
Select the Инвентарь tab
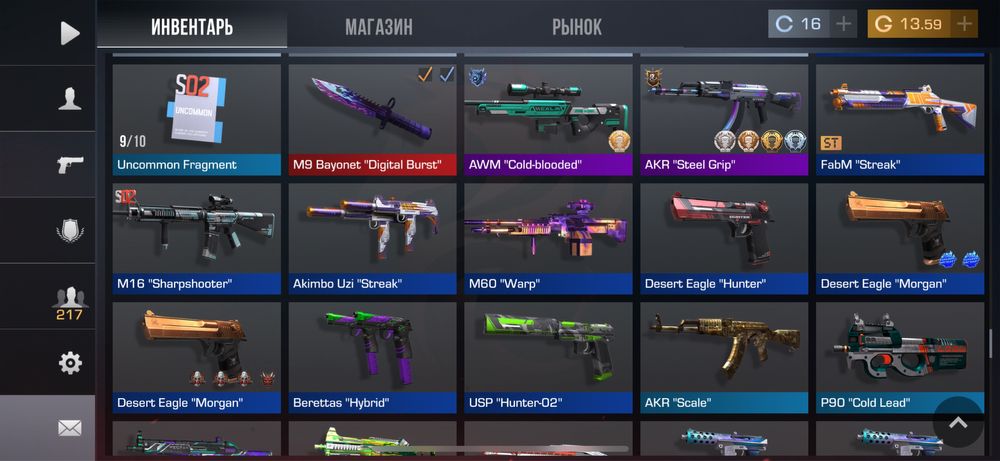click(x=192, y=27)
